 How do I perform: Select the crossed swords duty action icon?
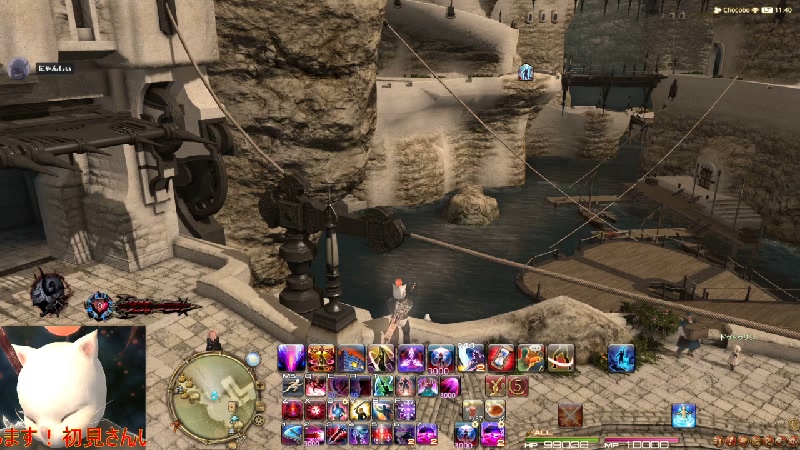point(571,414)
